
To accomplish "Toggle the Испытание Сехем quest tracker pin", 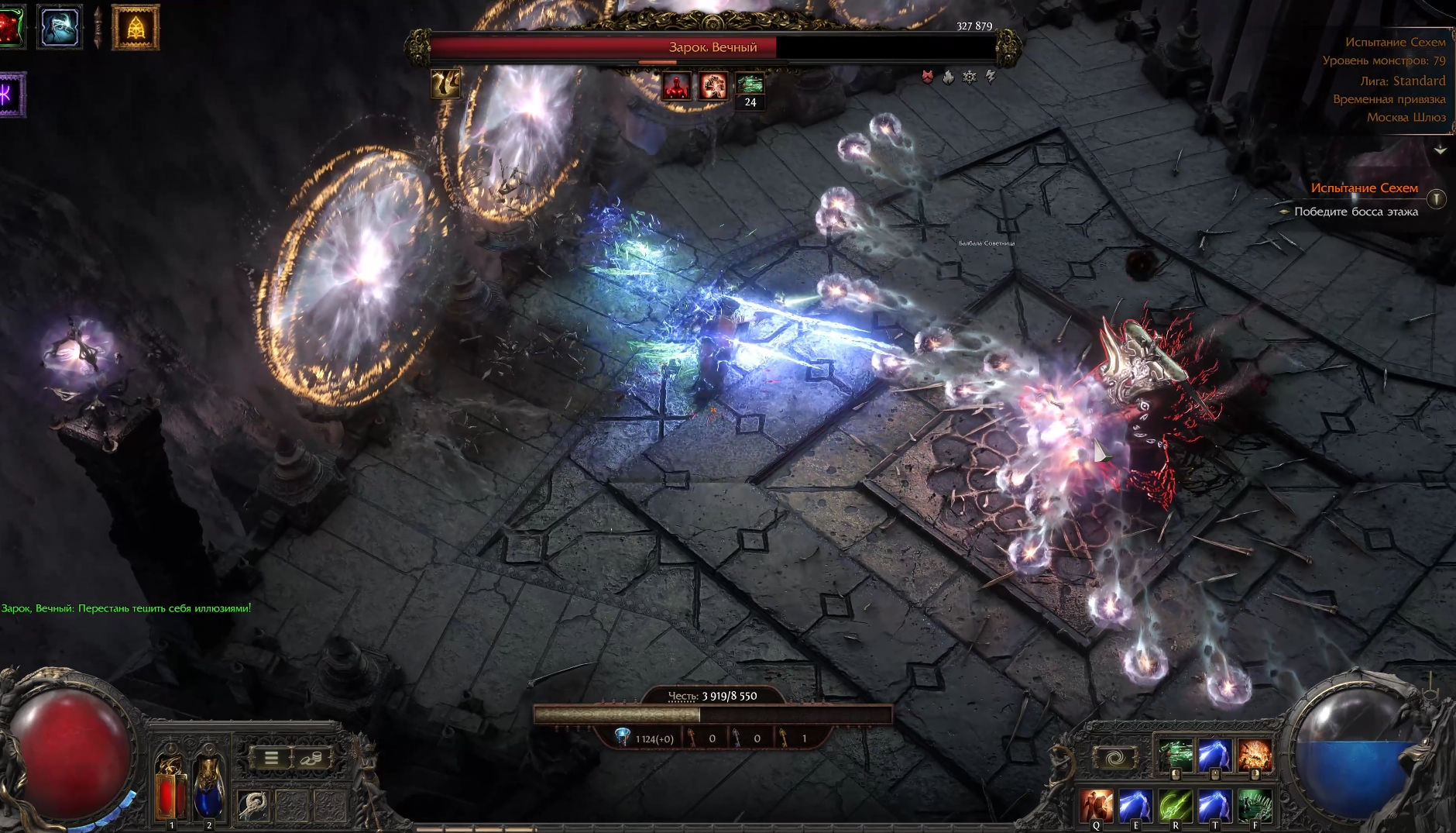I will 1436,199.
